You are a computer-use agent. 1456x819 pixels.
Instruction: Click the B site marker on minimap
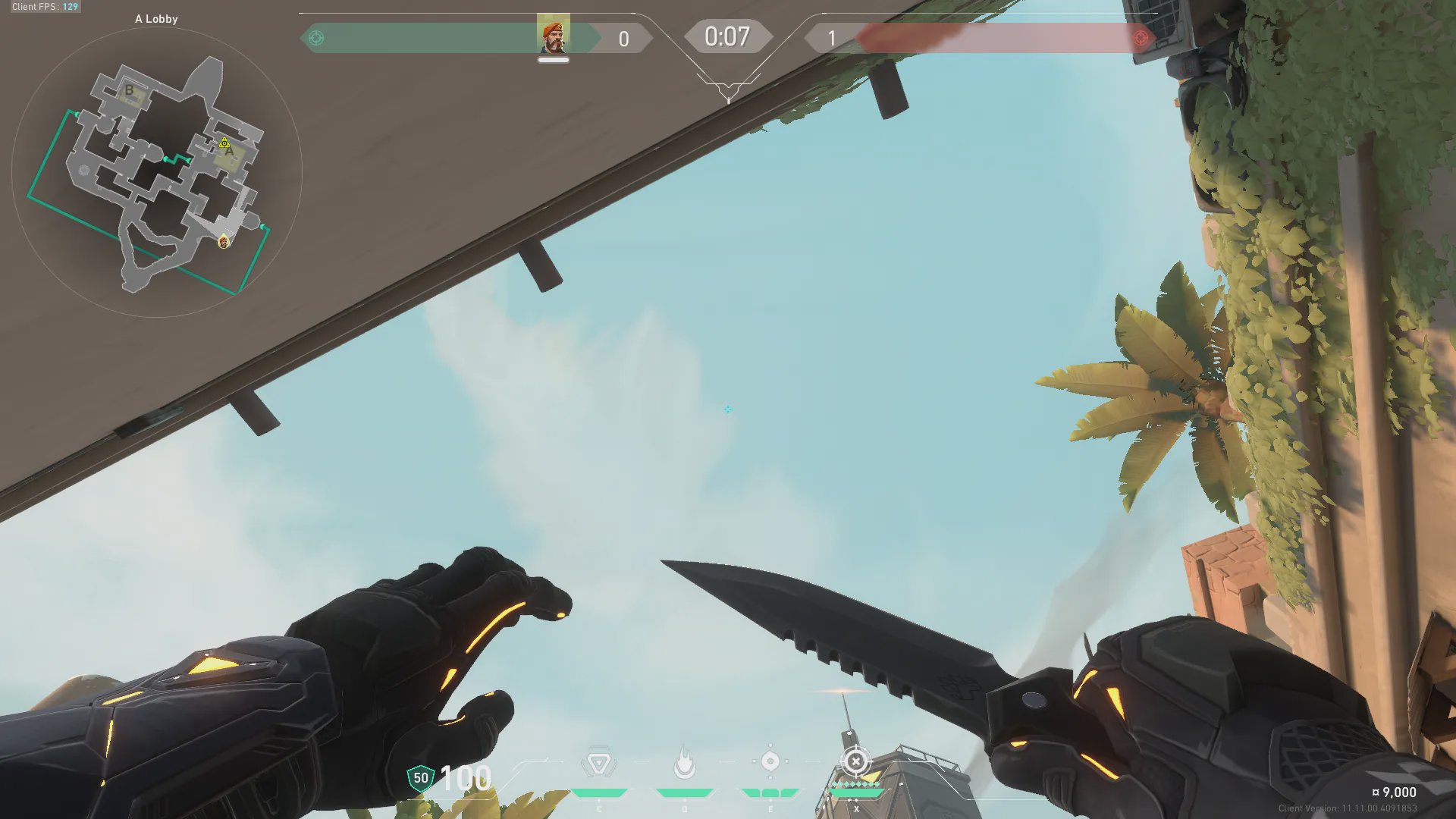tap(129, 90)
